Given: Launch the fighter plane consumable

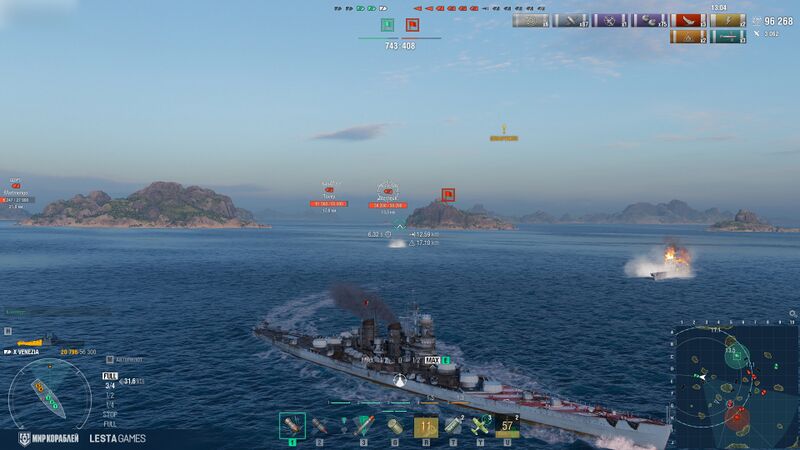Looking at the screenshot, I should tap(480, 427).
